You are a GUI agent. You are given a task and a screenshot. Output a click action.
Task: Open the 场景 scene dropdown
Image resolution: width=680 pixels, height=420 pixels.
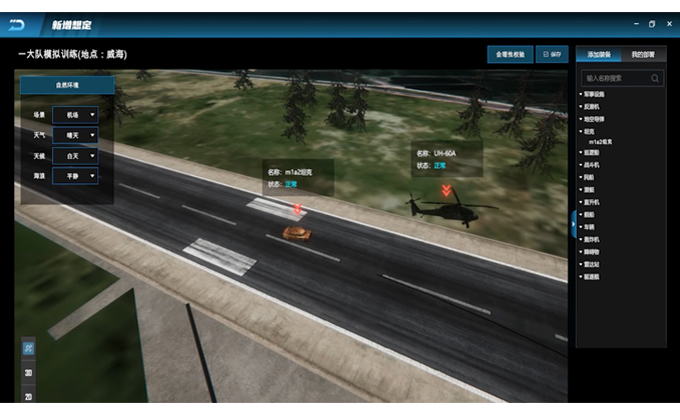pyautogui.click(x=75, y=116)
